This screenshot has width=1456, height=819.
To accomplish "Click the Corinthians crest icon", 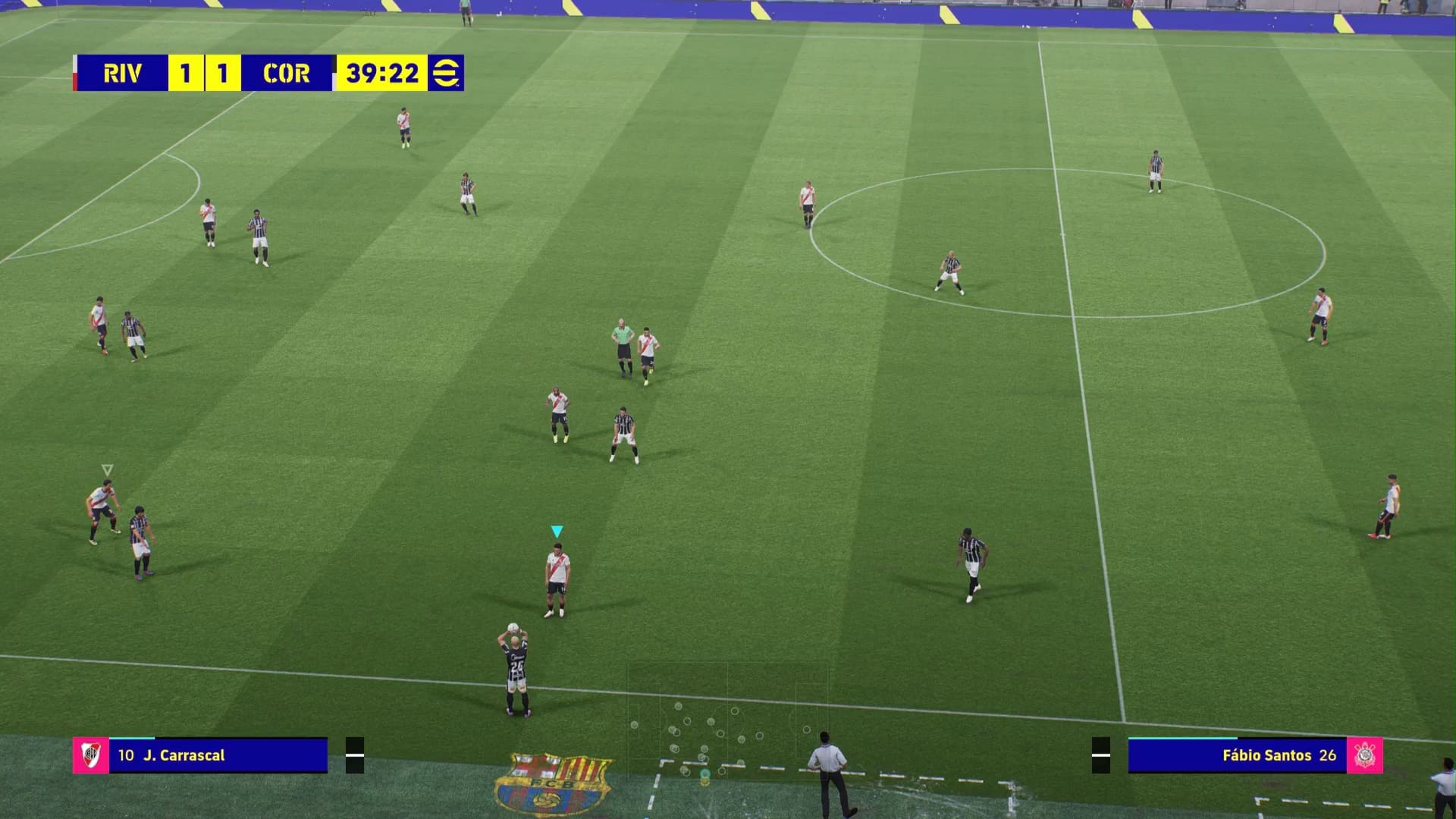I will 1364,755.
